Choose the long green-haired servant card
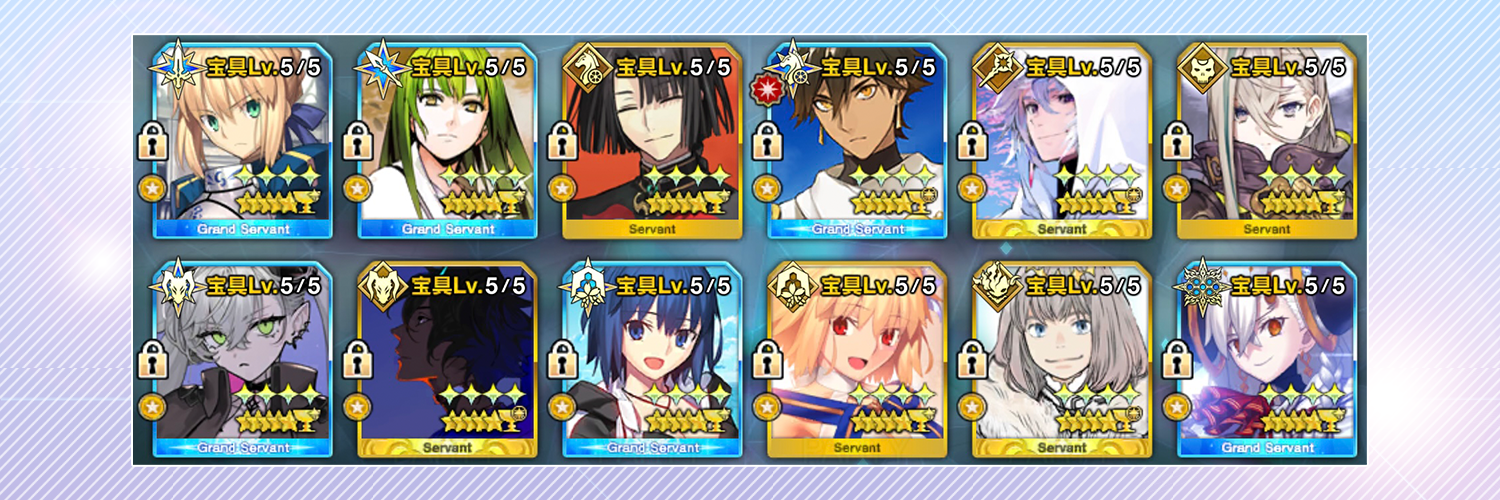The width and height of the screenshot is (1500, 500). (449, 140)
